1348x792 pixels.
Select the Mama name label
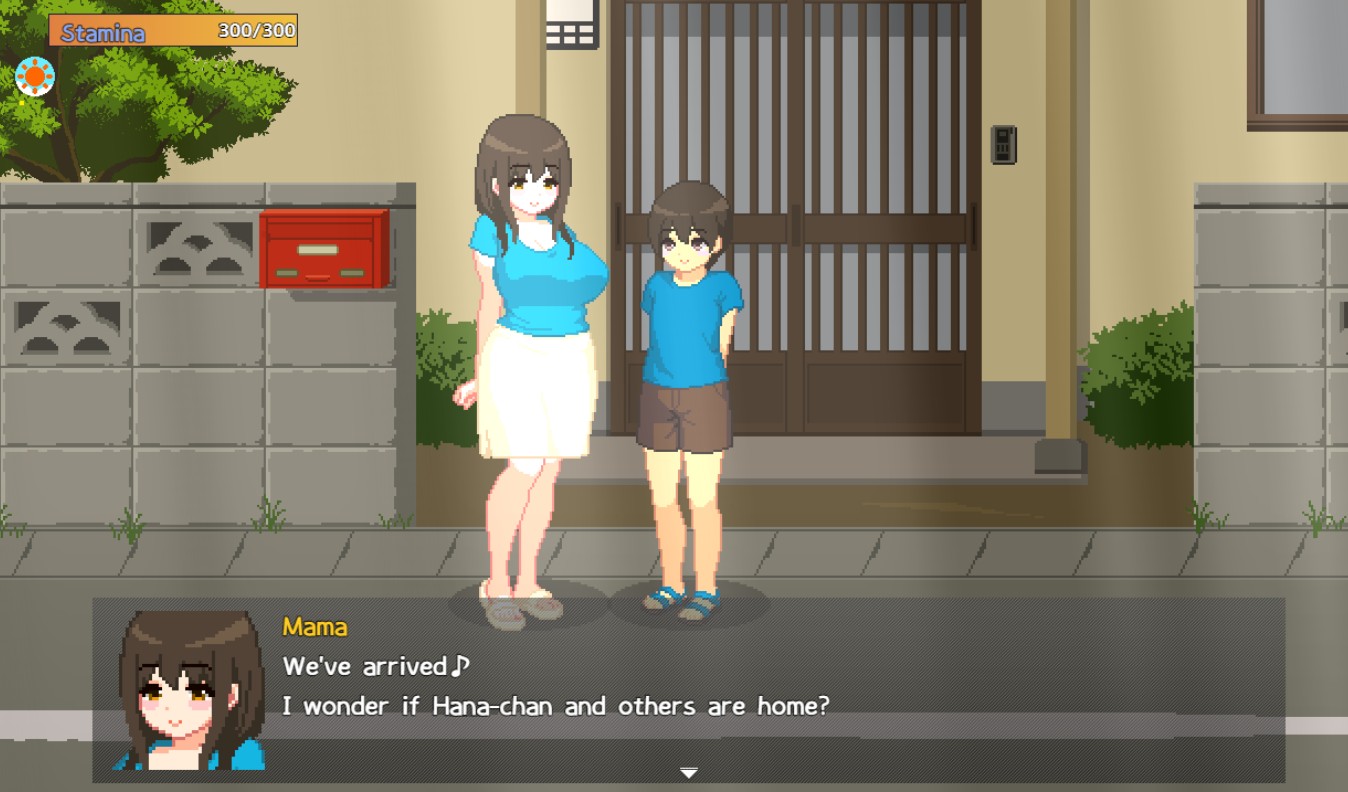[313, 626]
